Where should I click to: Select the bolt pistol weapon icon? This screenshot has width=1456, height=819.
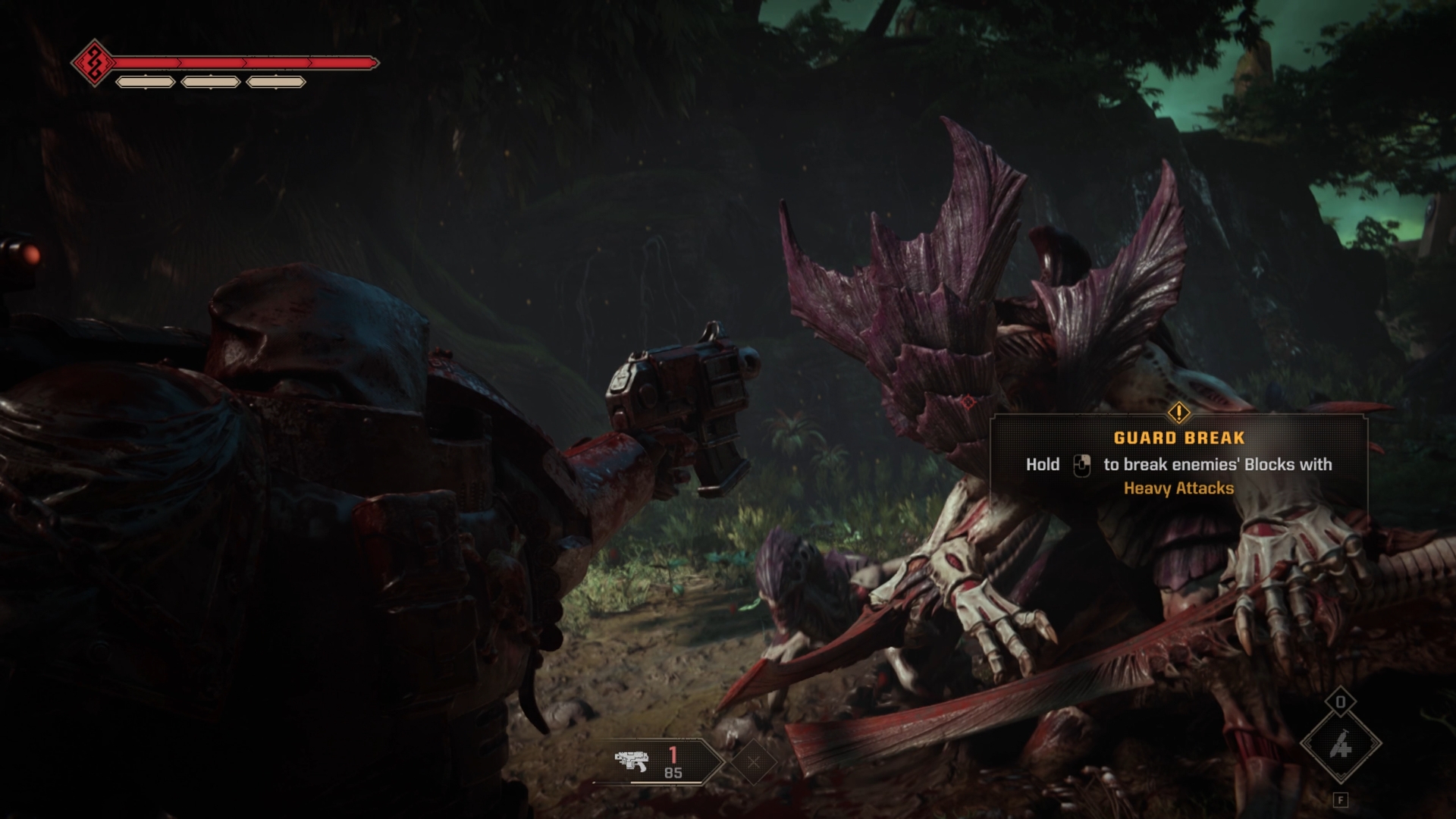632,761
